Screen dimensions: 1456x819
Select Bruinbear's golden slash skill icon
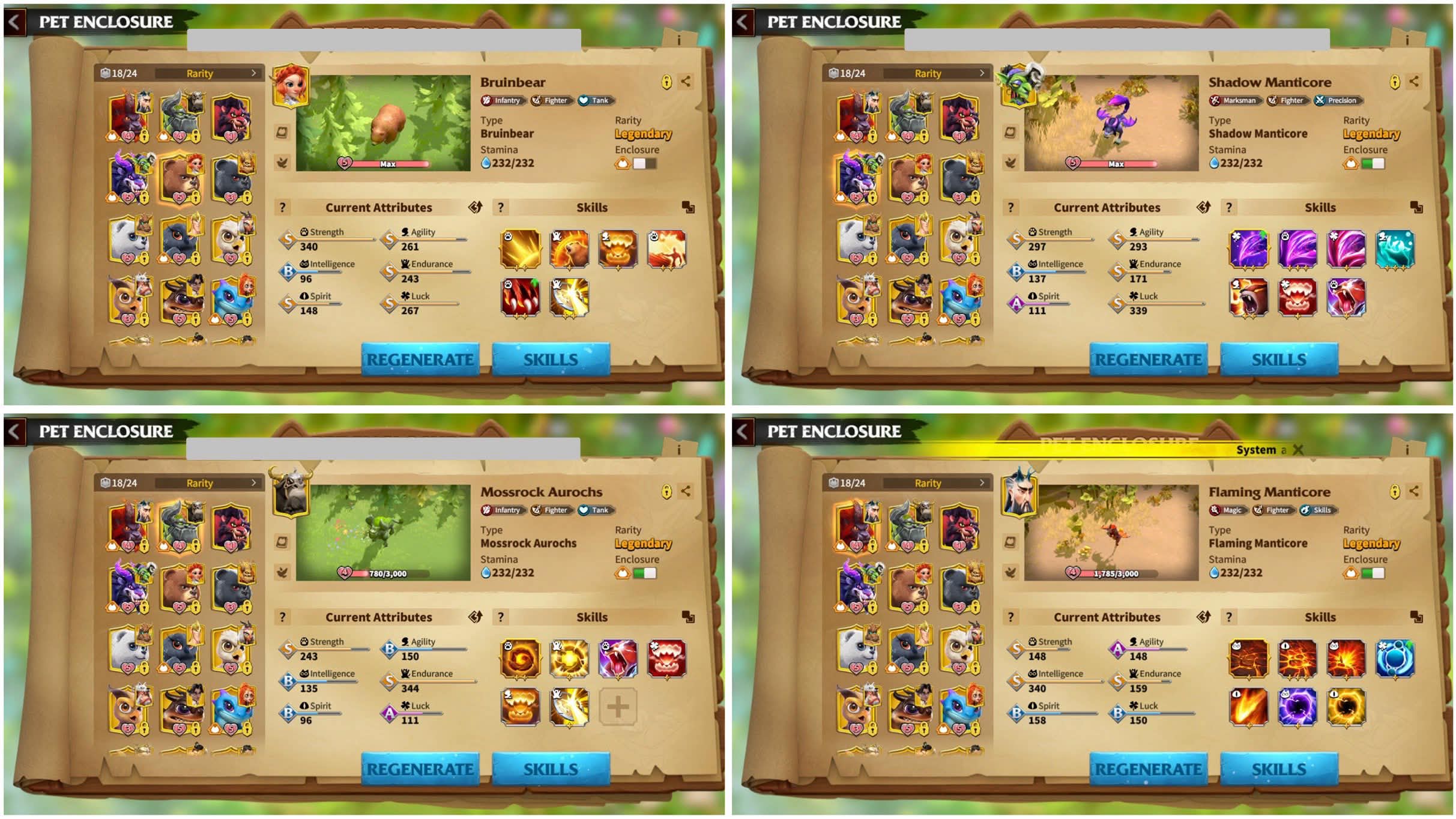[x=521, y=249]
